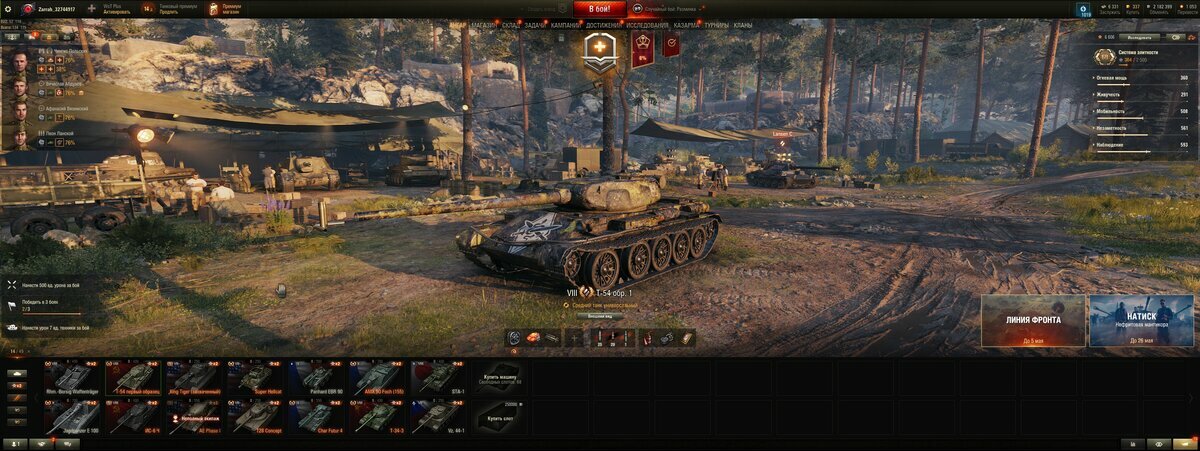
Task: Open the ЛИНИЯ ФРОНТА event banner
Action: 1033,321
